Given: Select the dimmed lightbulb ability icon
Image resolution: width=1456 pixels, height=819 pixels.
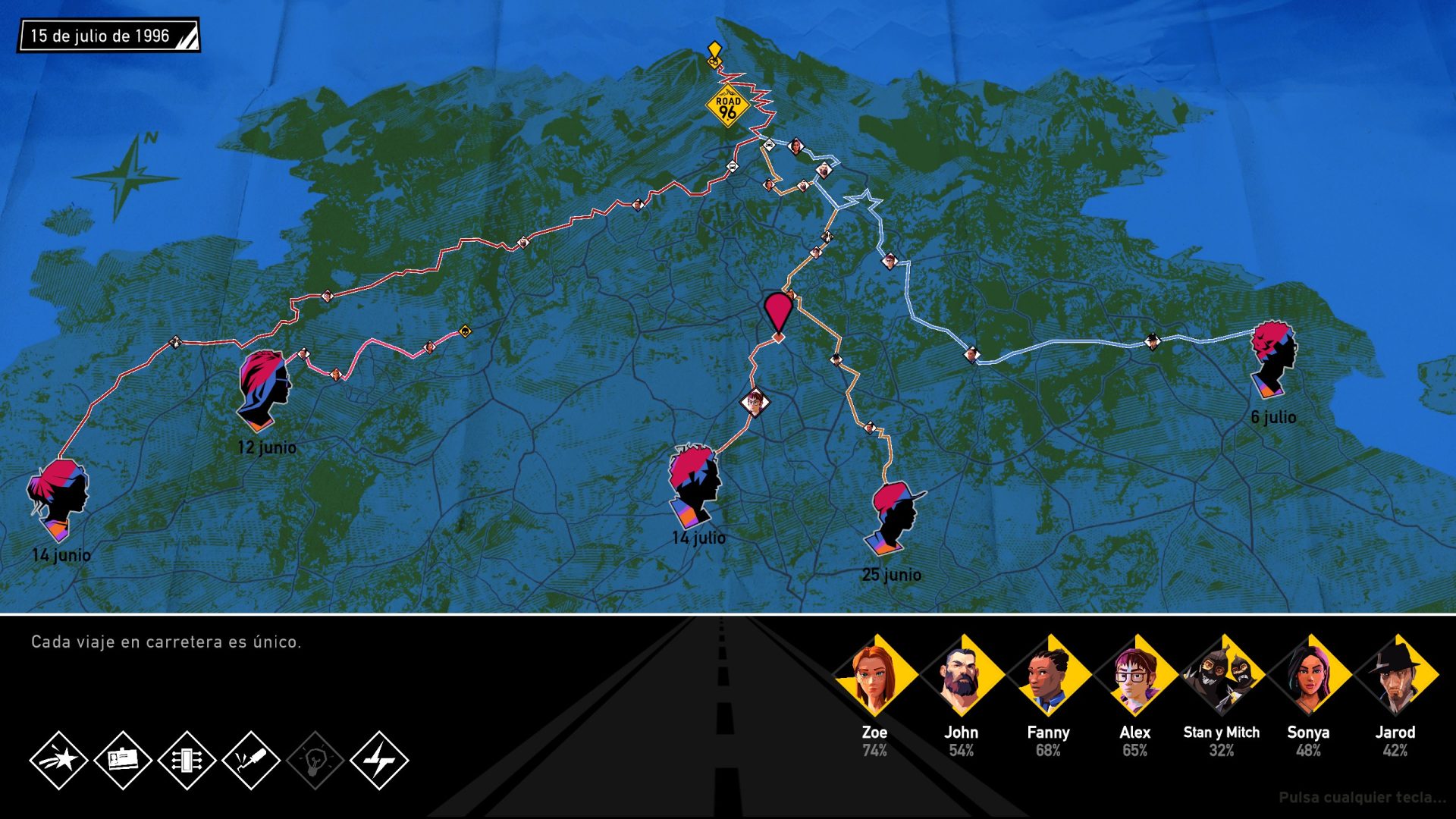Looking at the screenshot, I should [315, 760].
